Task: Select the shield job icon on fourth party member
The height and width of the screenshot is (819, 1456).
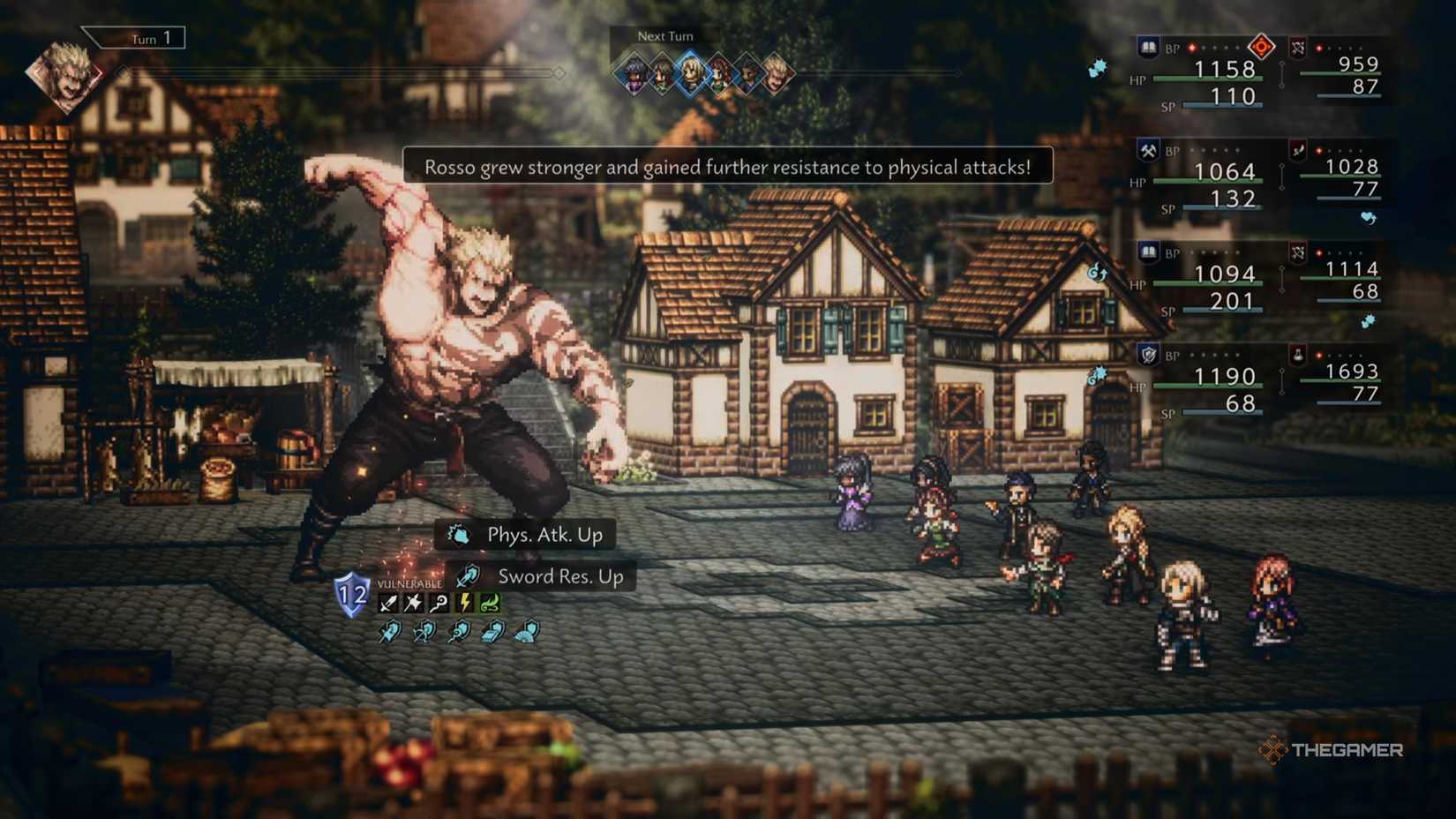Action: click(x=1147, y=356)
